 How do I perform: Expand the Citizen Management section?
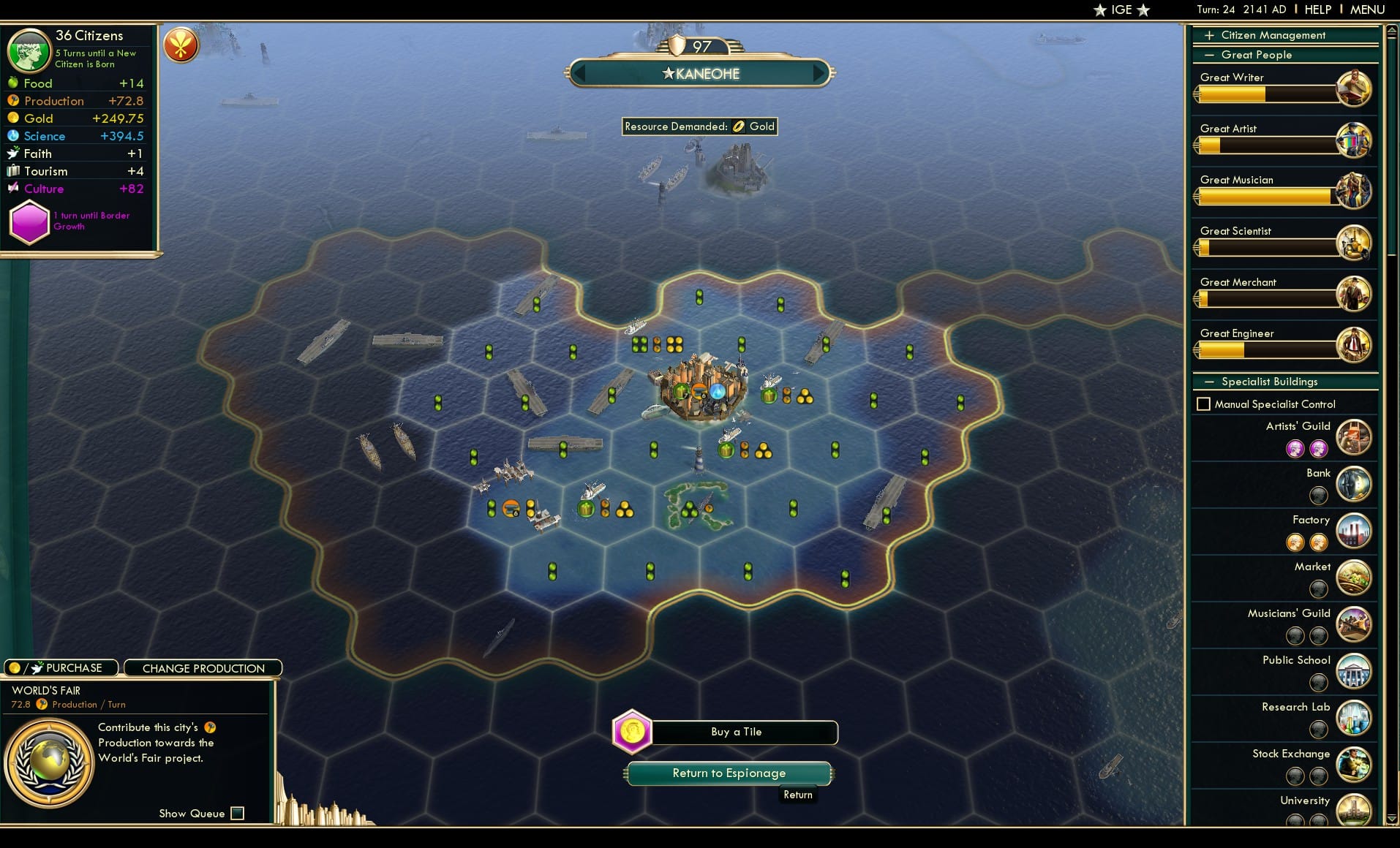pos(1210,34)
